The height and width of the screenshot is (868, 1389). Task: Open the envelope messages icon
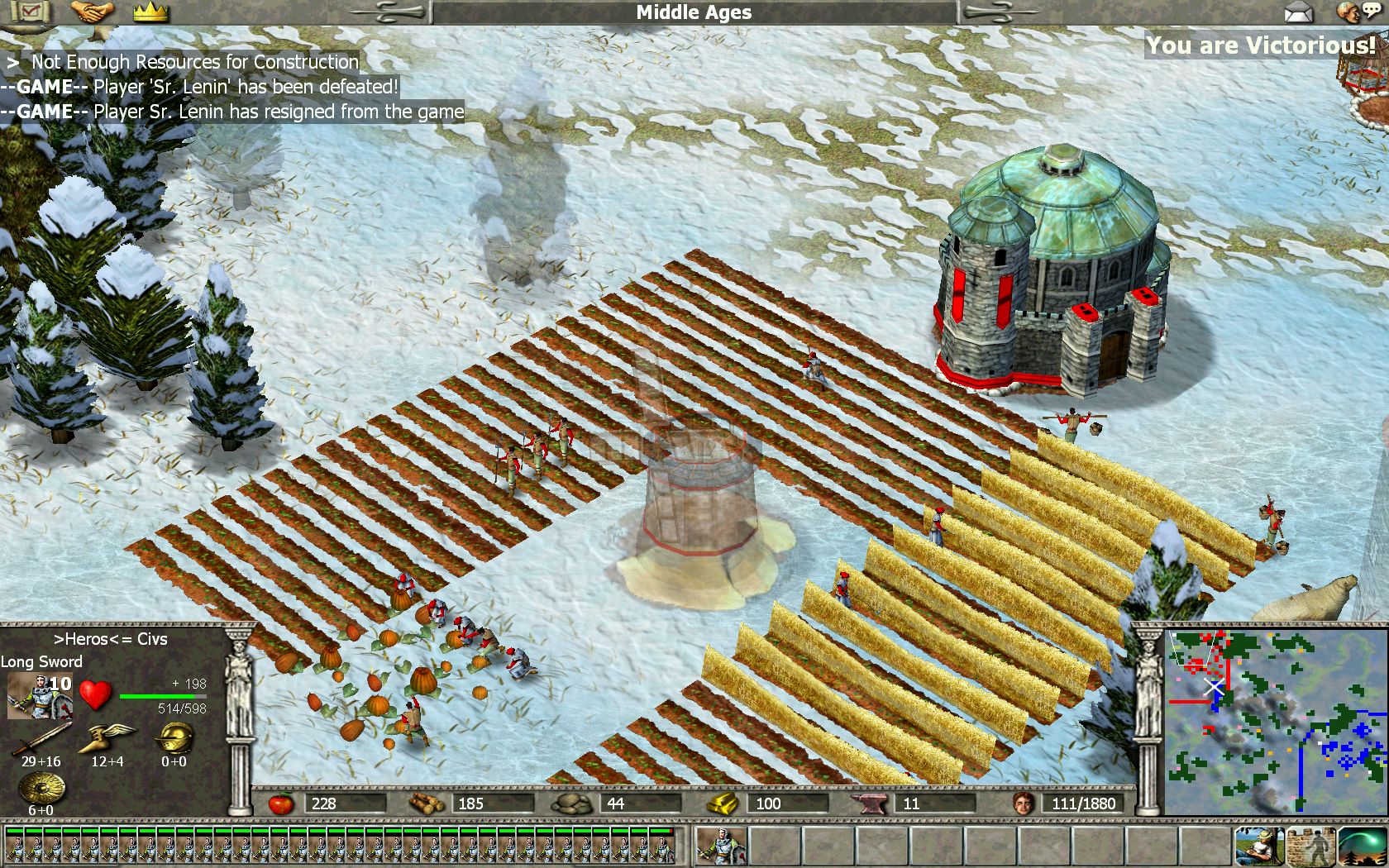click(1299, 12)
